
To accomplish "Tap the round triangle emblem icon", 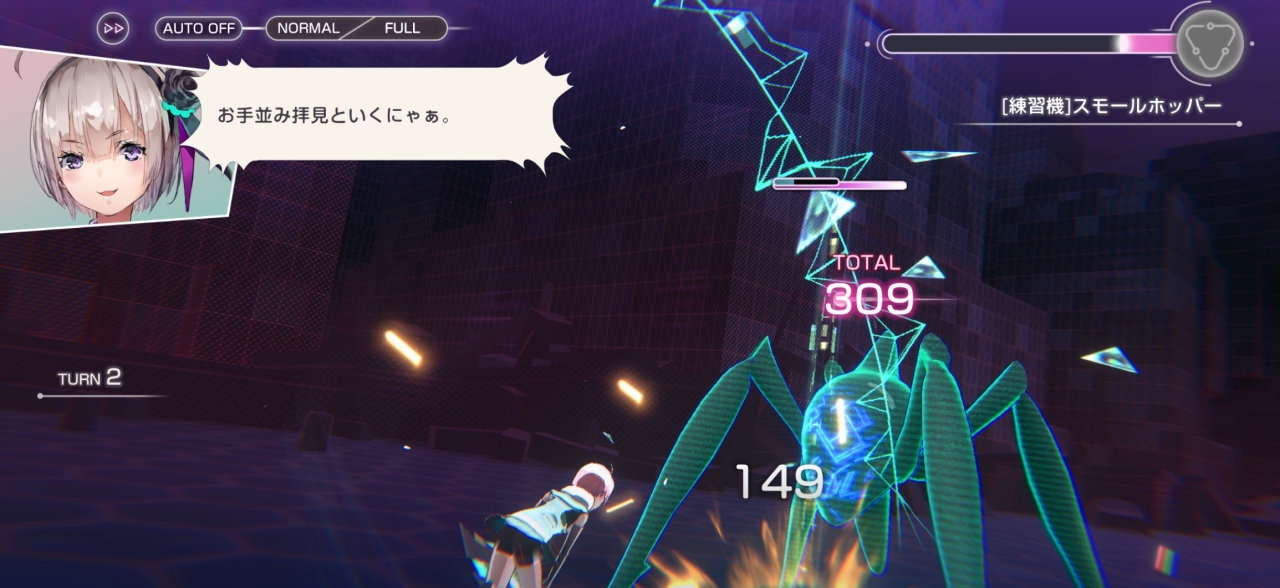I will (x=1210, y=41).
